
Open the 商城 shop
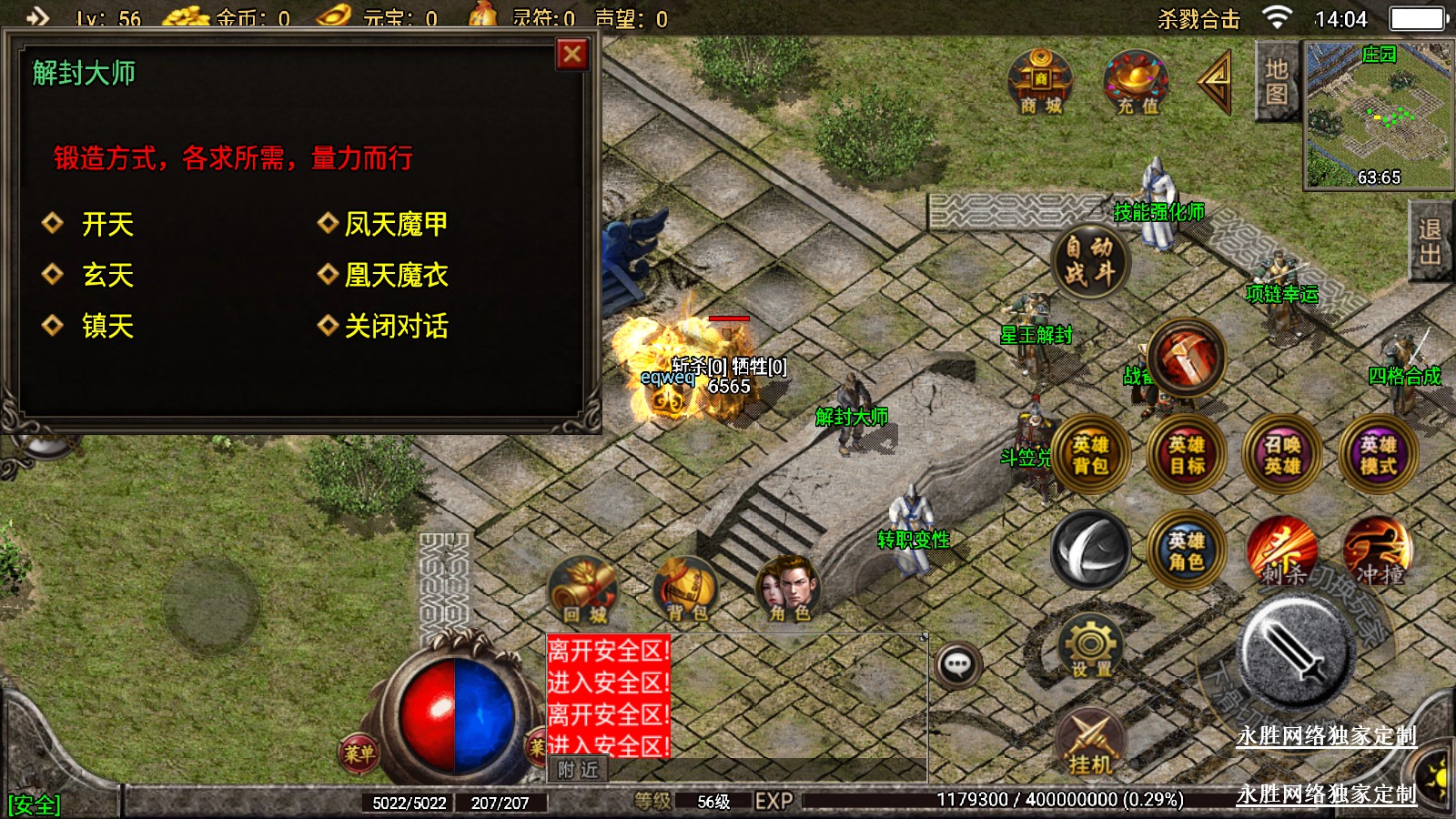[x=1040, y=84]
